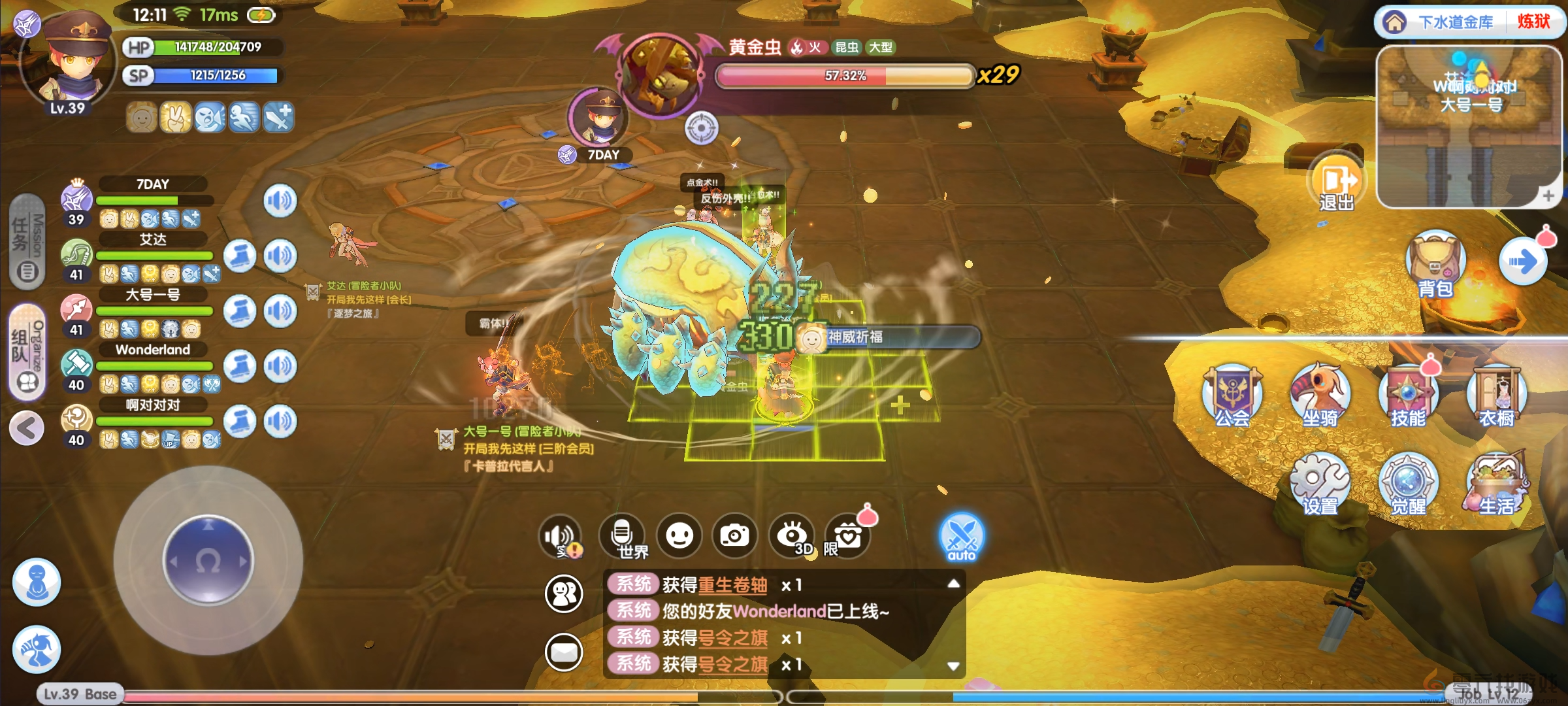The width and height of the screenshot is (1568, 706).
Task: Open the camera screenshot tool
Action: coord(734,536)
